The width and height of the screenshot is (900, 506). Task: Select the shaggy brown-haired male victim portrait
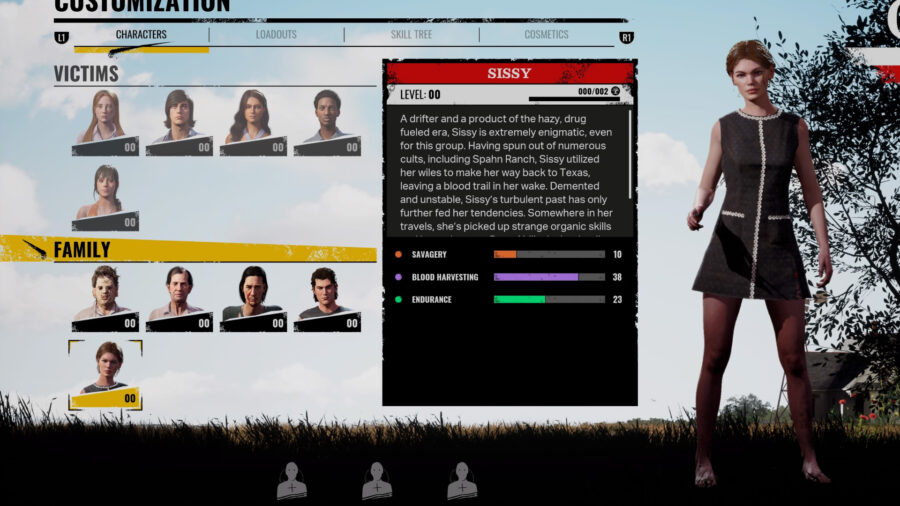[x=179, y=122]
